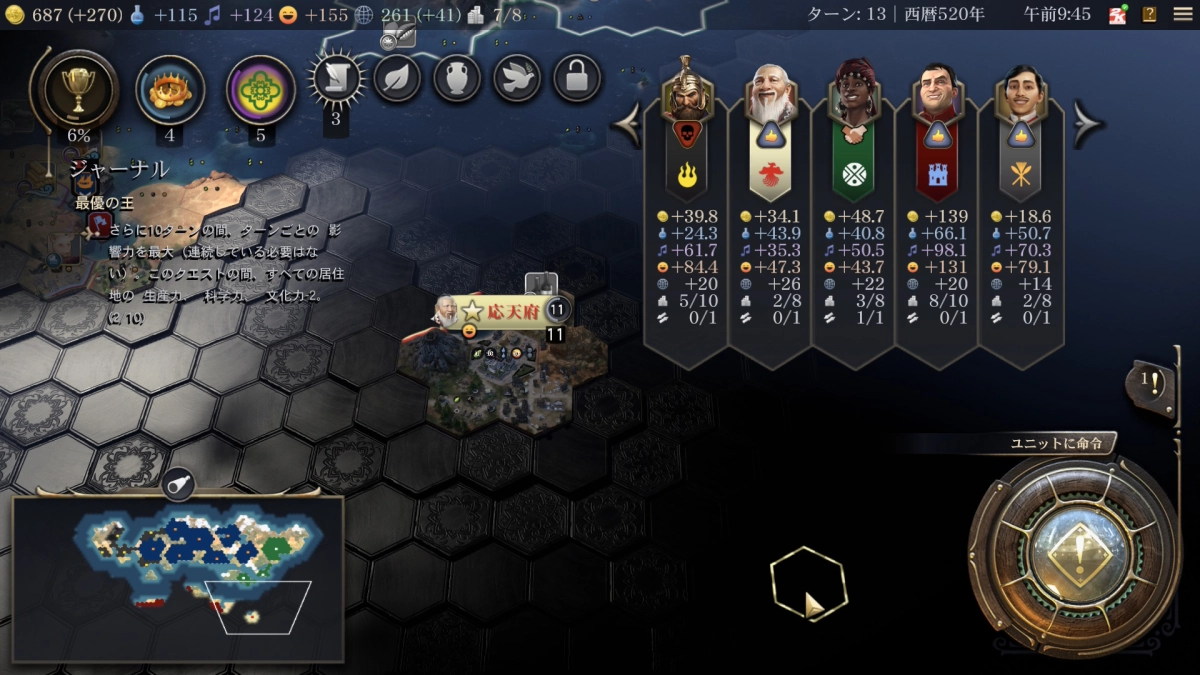Open the main hamburger menu
Viewport: 1200px width, 675px height.
coord(1182,14)
